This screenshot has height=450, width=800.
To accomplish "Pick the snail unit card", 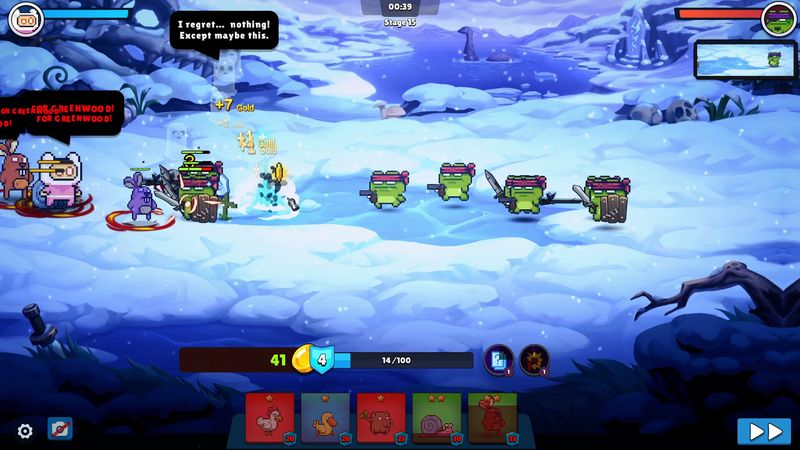I will 437,417.
